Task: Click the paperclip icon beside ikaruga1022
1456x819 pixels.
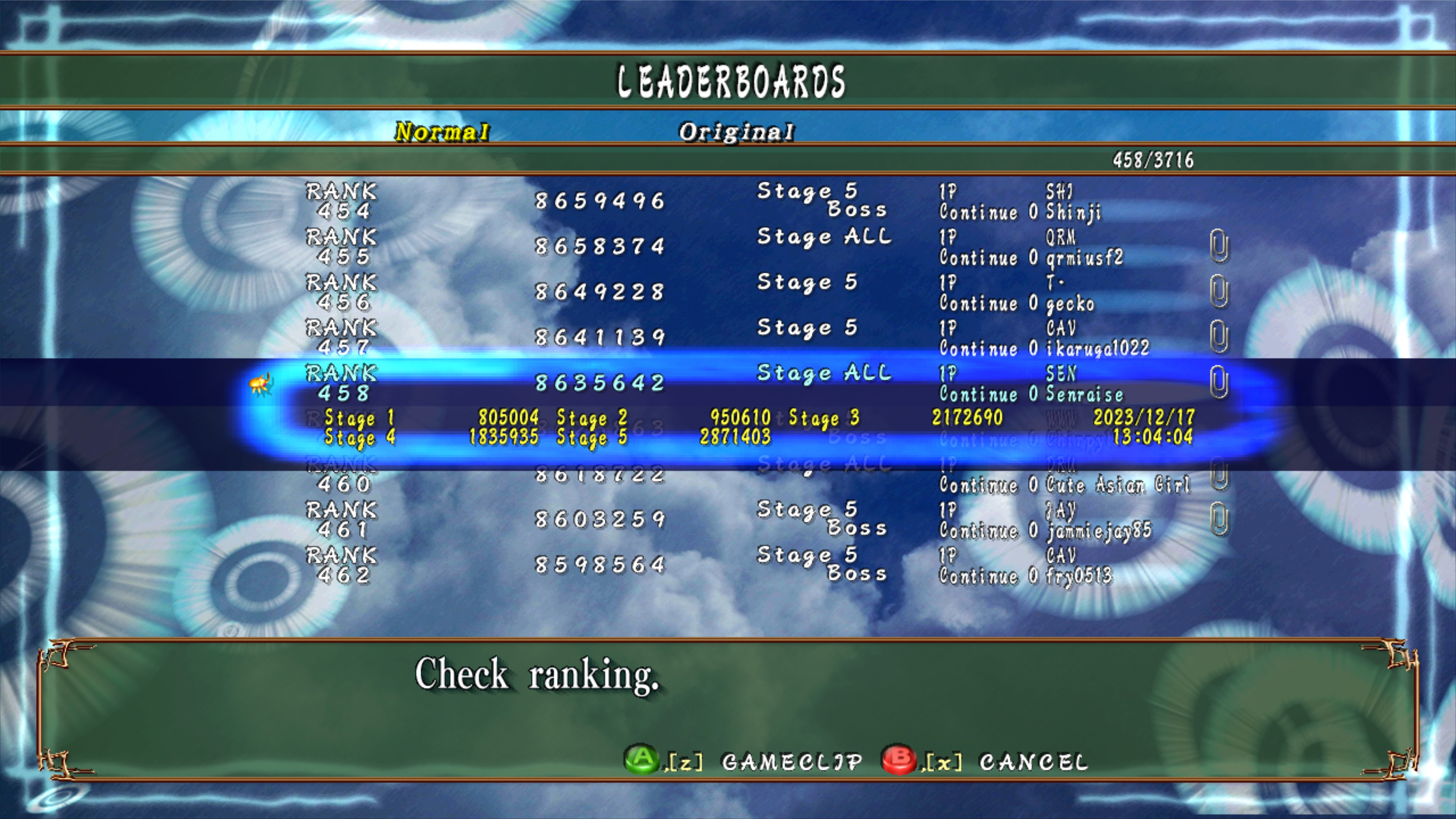Action: [1219, 337]
